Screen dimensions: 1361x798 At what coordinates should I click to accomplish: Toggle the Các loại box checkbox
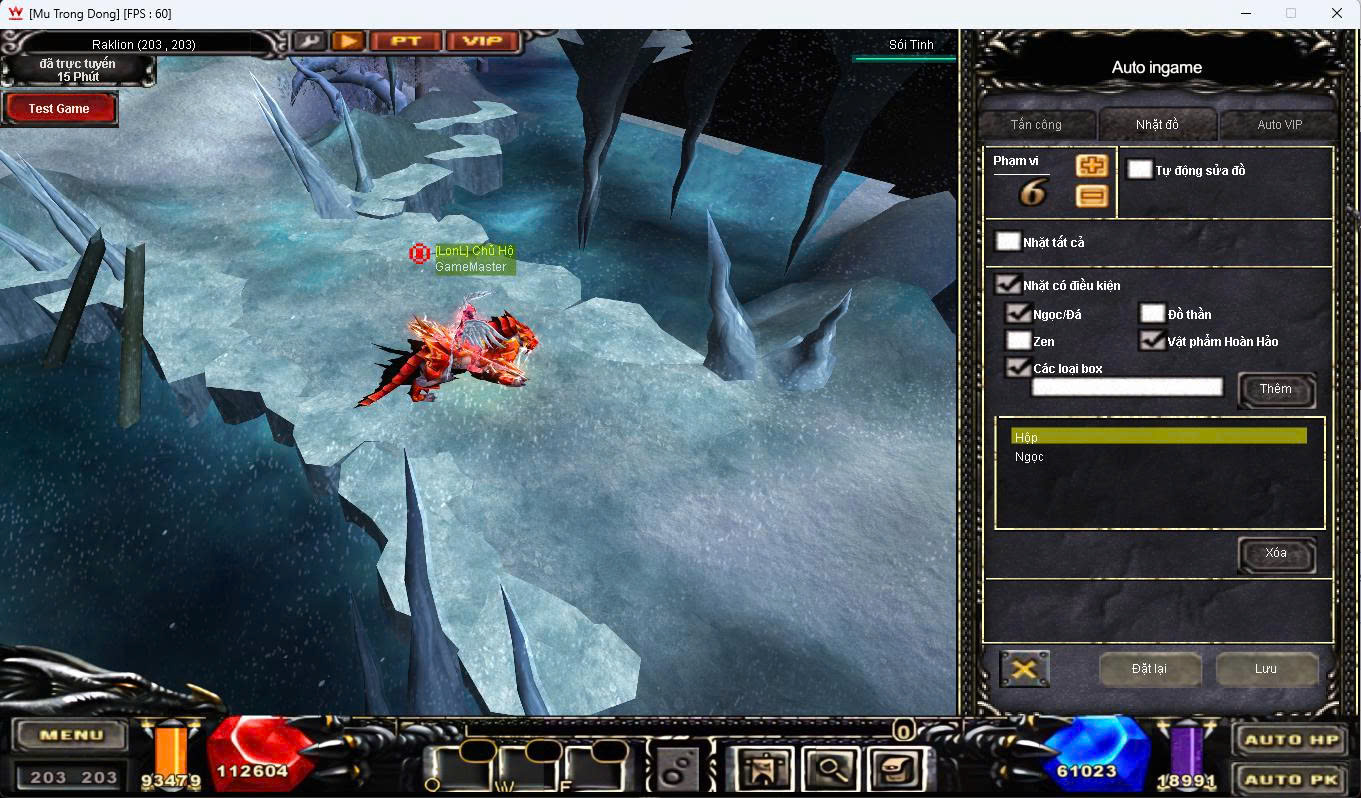(1019, 368)
